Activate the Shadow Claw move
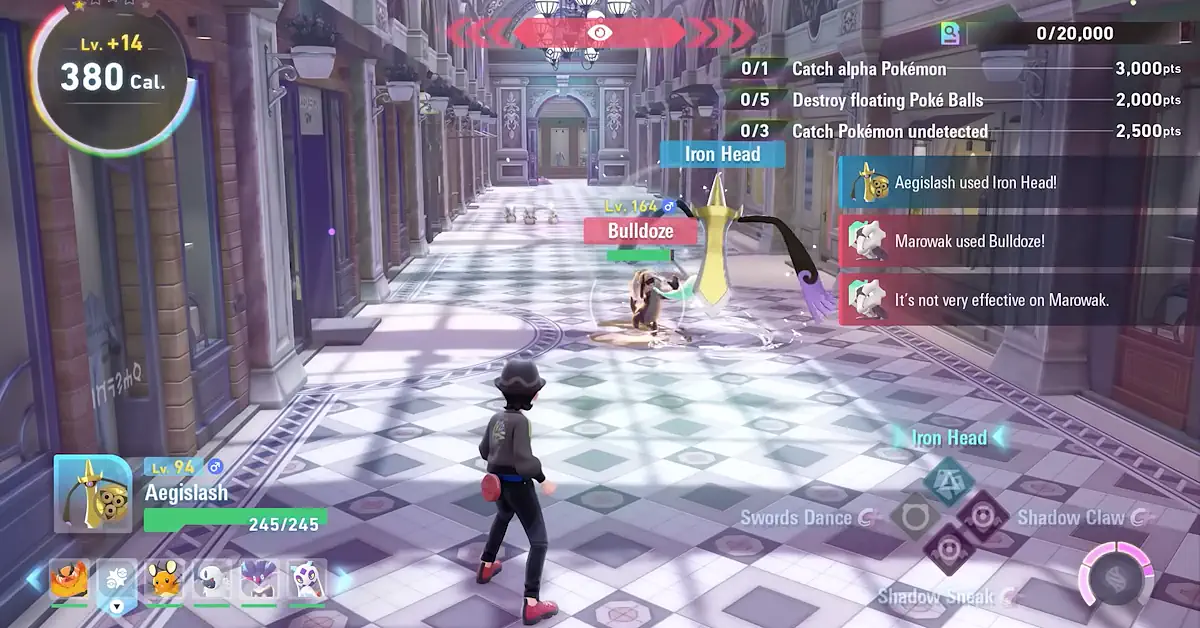This screenshot has width=1200, height=628. [x=983, y=516]
